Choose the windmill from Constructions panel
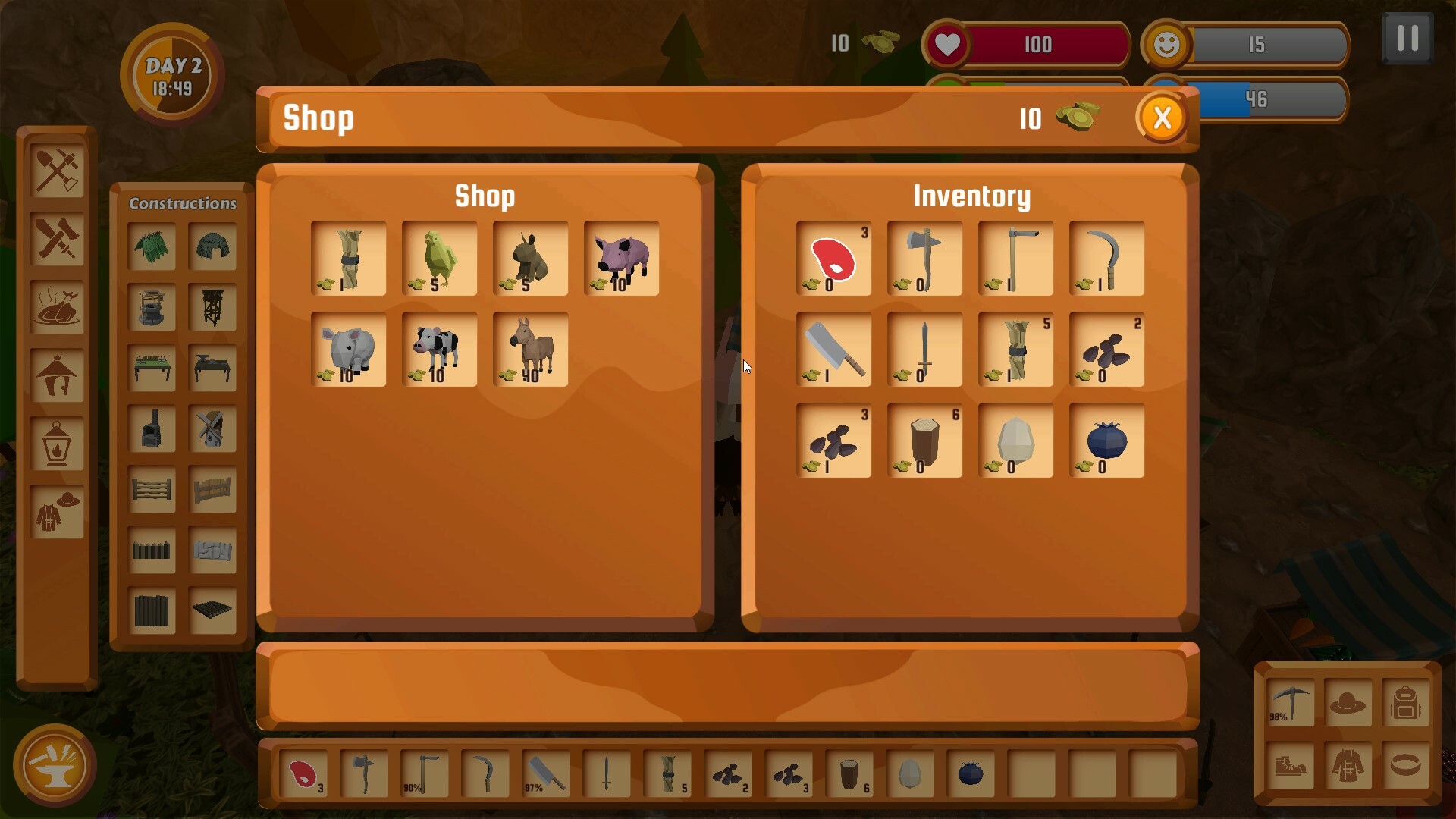Screen dimensions: 1456x819 (x=213, y=428)
